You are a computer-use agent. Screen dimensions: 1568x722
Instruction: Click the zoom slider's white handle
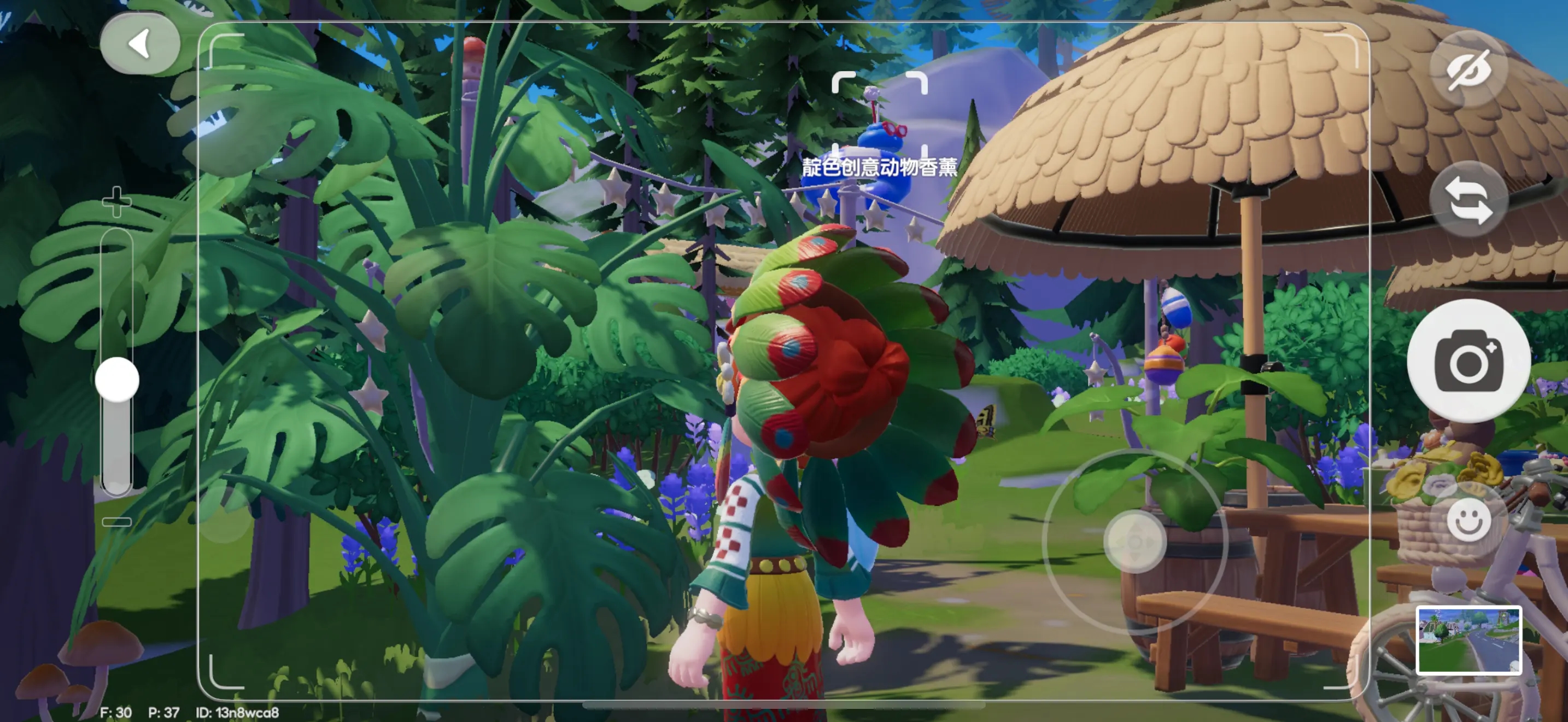click(117, 379)
